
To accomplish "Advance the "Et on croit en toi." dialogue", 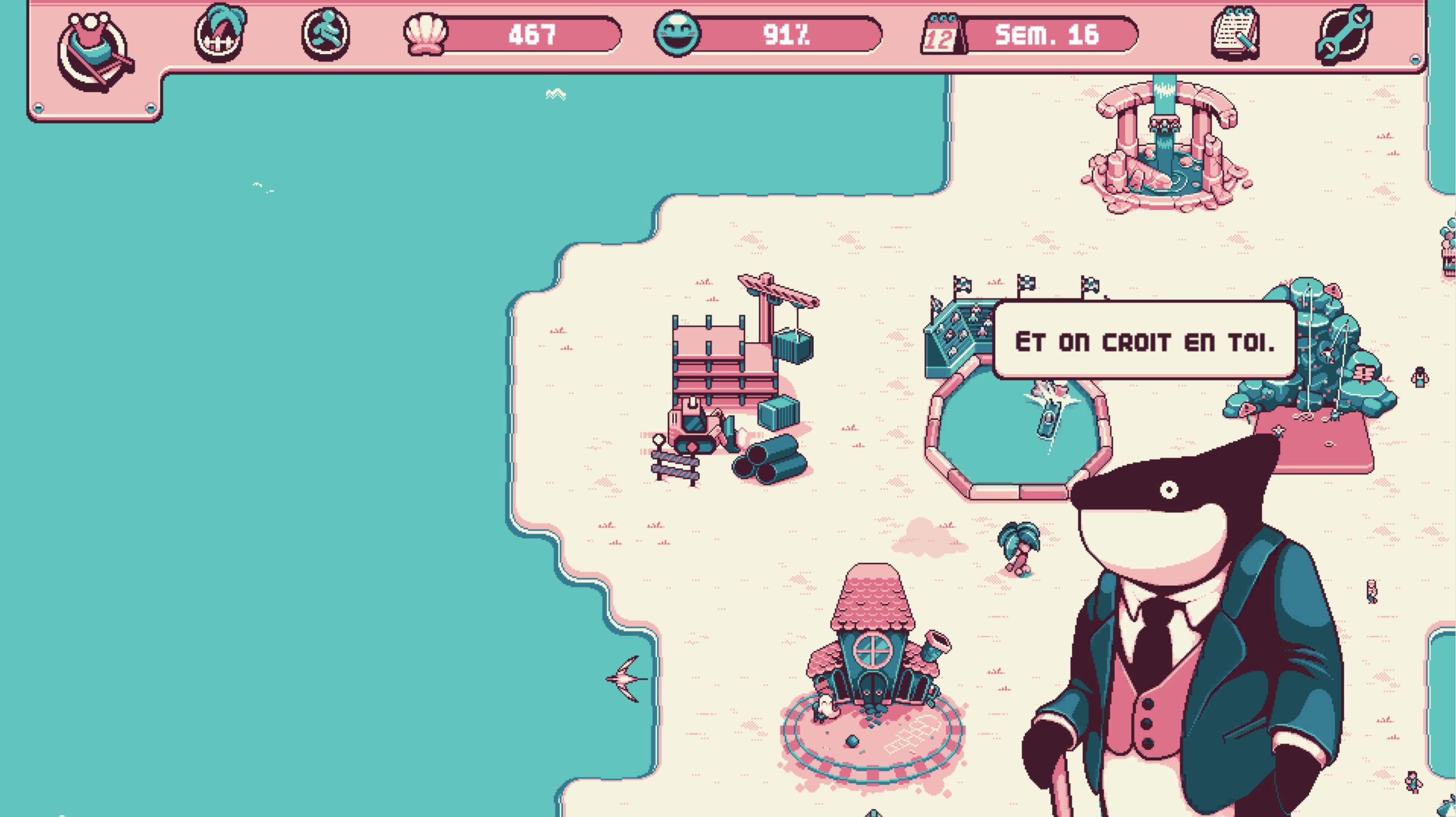I will coord(1144,341).
